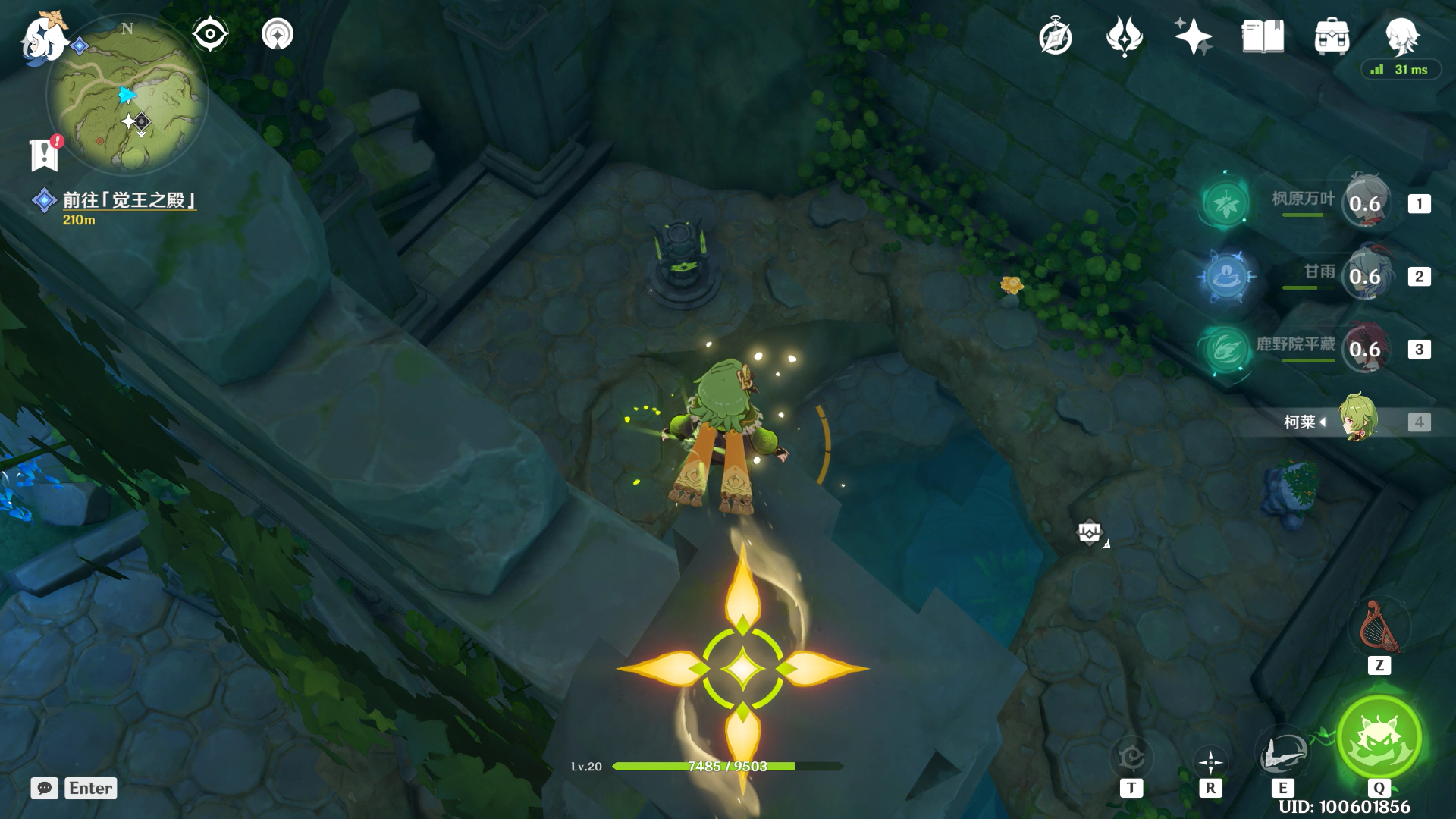
Task: Select the 觉王之殿 quest tracker
Action: pos(129,200)
